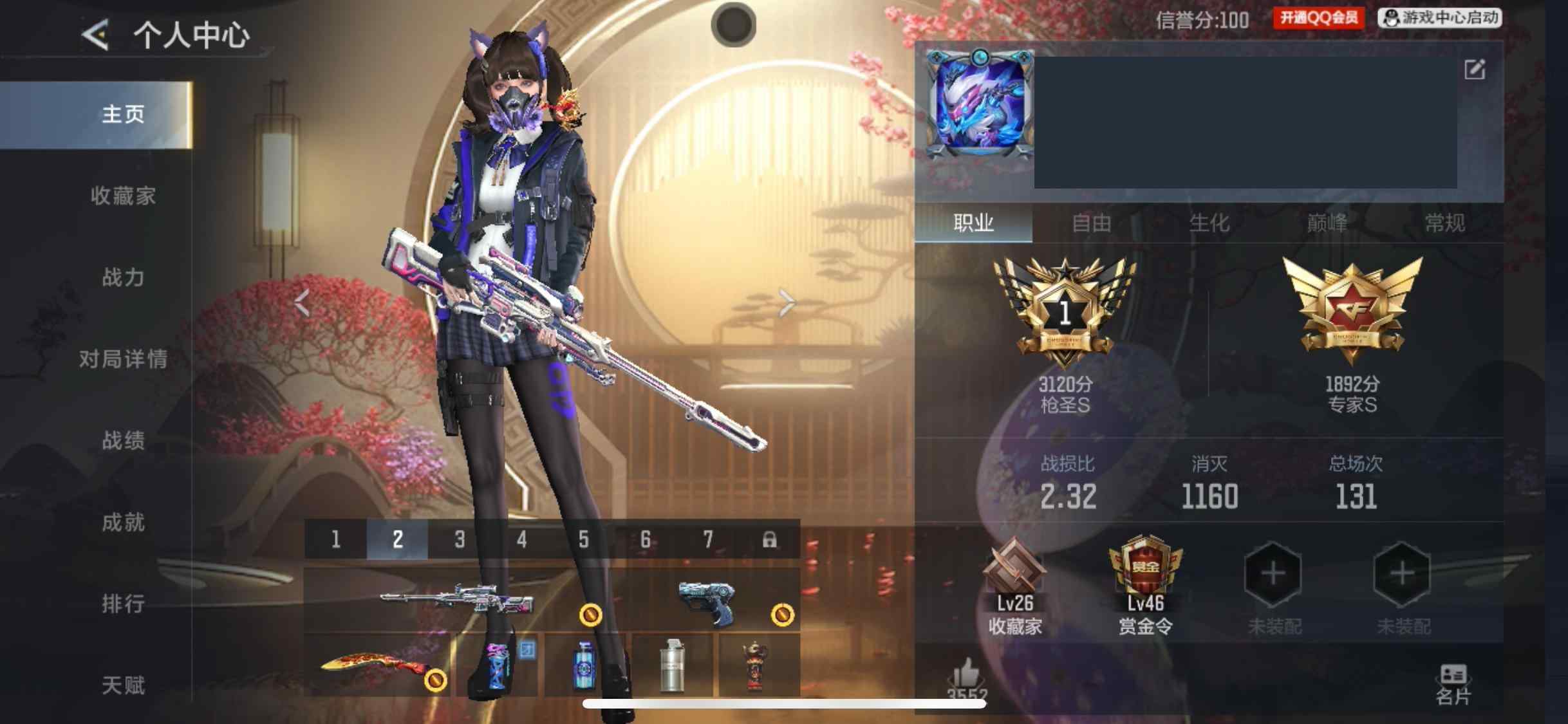Viewport: 1568px width, 724px height.
Task: Show the next character with right arrow
Action: click(787, 302)
